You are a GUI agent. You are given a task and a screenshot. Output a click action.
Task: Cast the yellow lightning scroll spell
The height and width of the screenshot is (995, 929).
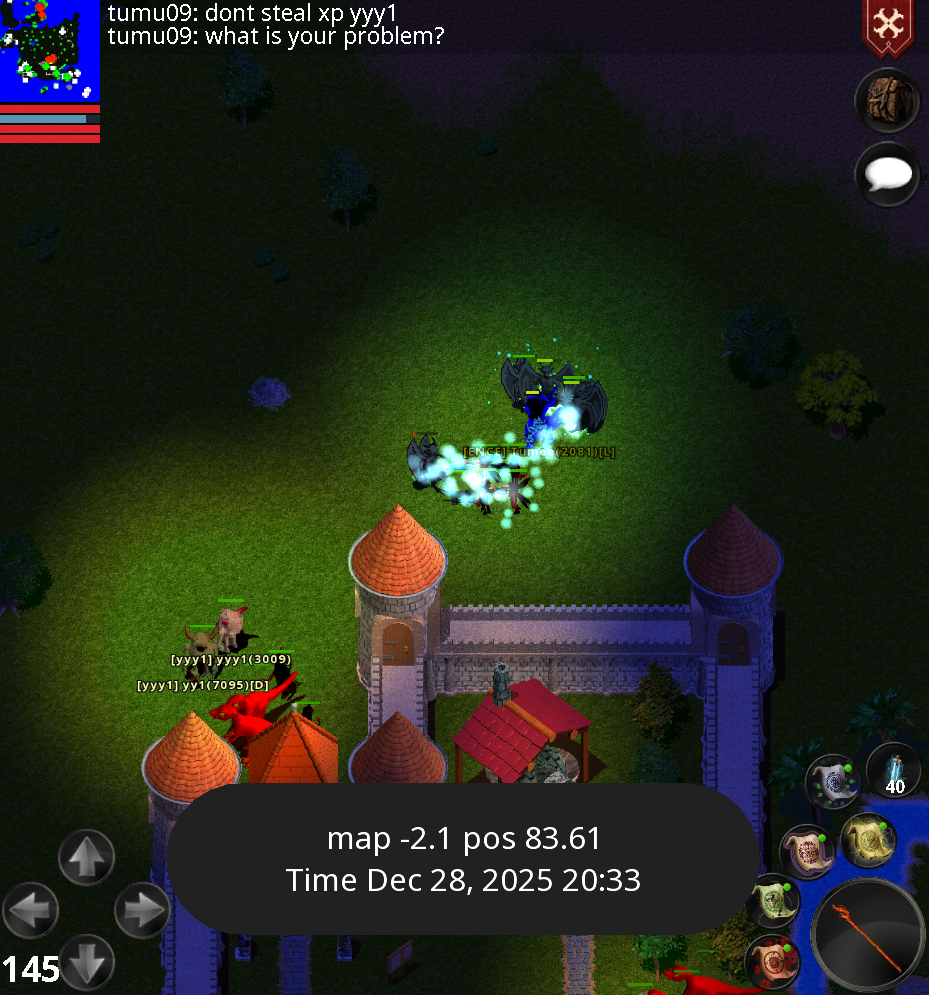pyautogui.click(x=866, y=840)
